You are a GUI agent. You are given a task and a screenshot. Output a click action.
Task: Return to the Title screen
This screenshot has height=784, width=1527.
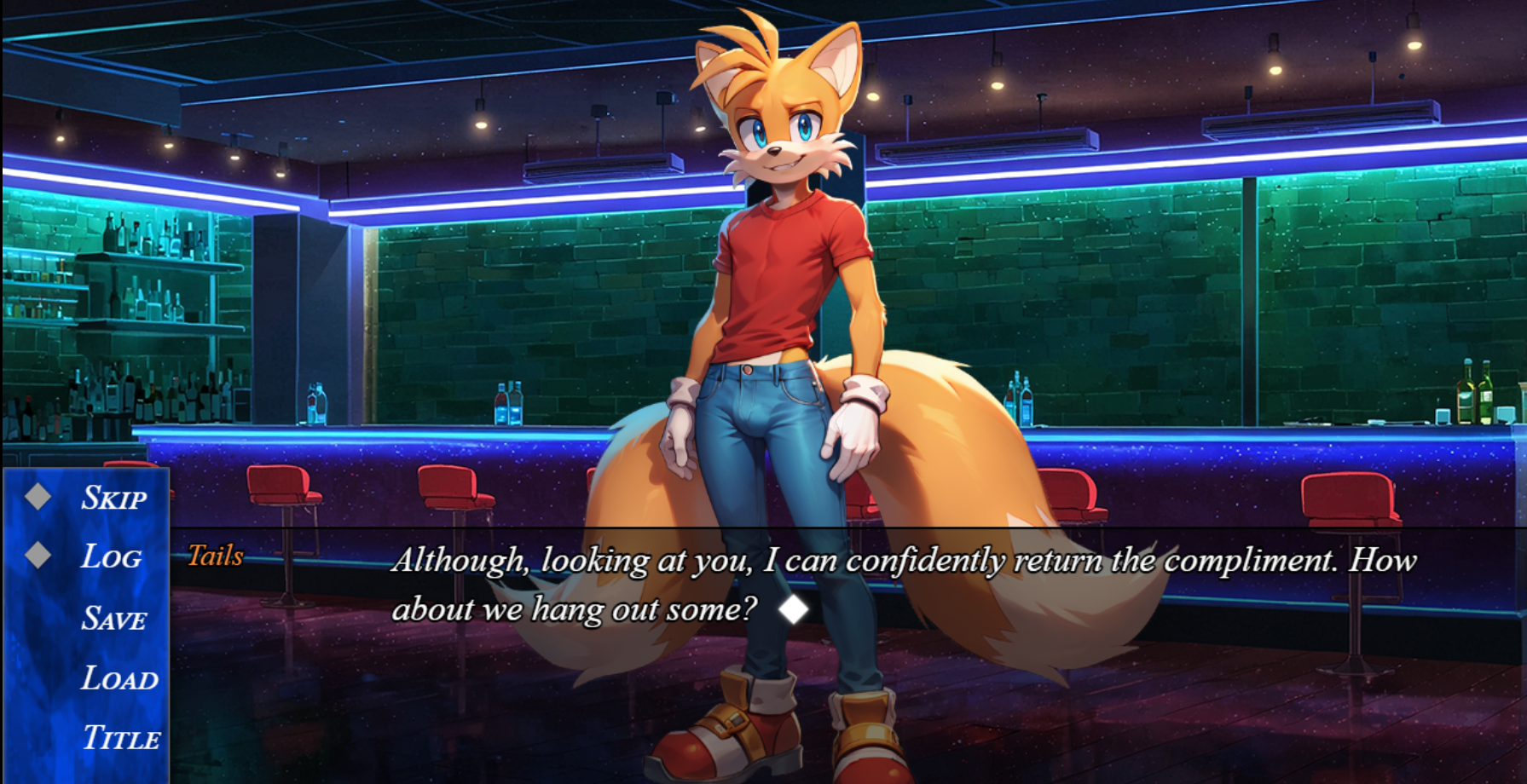pos(121,738)
